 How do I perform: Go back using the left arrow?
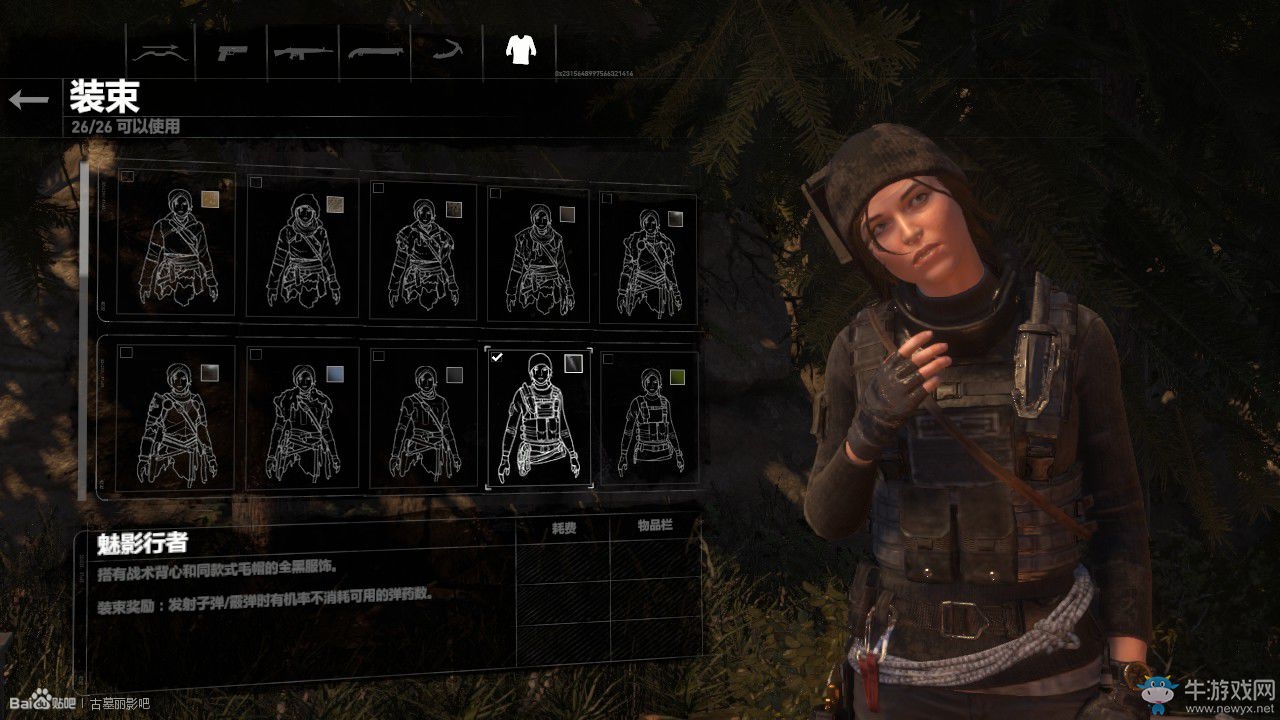point(29,99)
